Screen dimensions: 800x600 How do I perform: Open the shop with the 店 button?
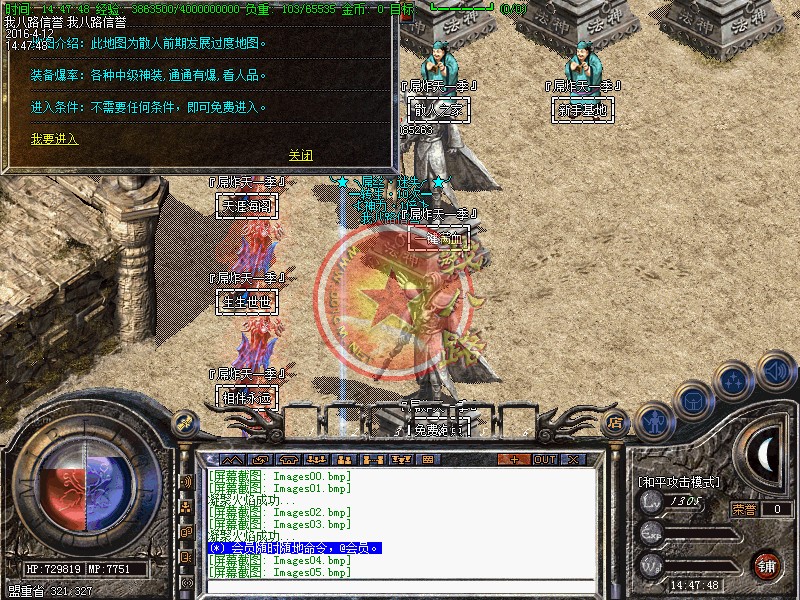pos(615,423)
